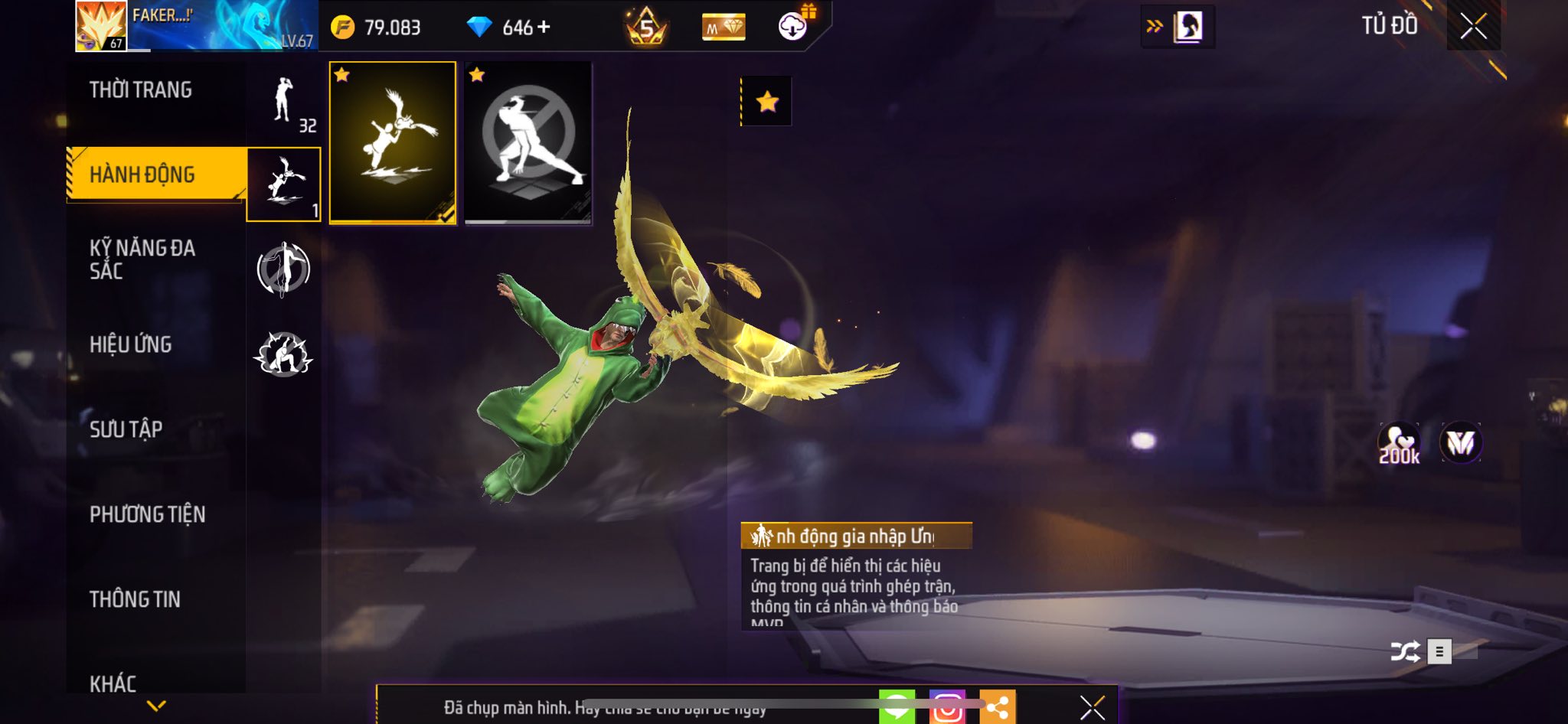The image size is (1568, 724).
Task: Open the Thời Trang category
Action: coord(141,90)
